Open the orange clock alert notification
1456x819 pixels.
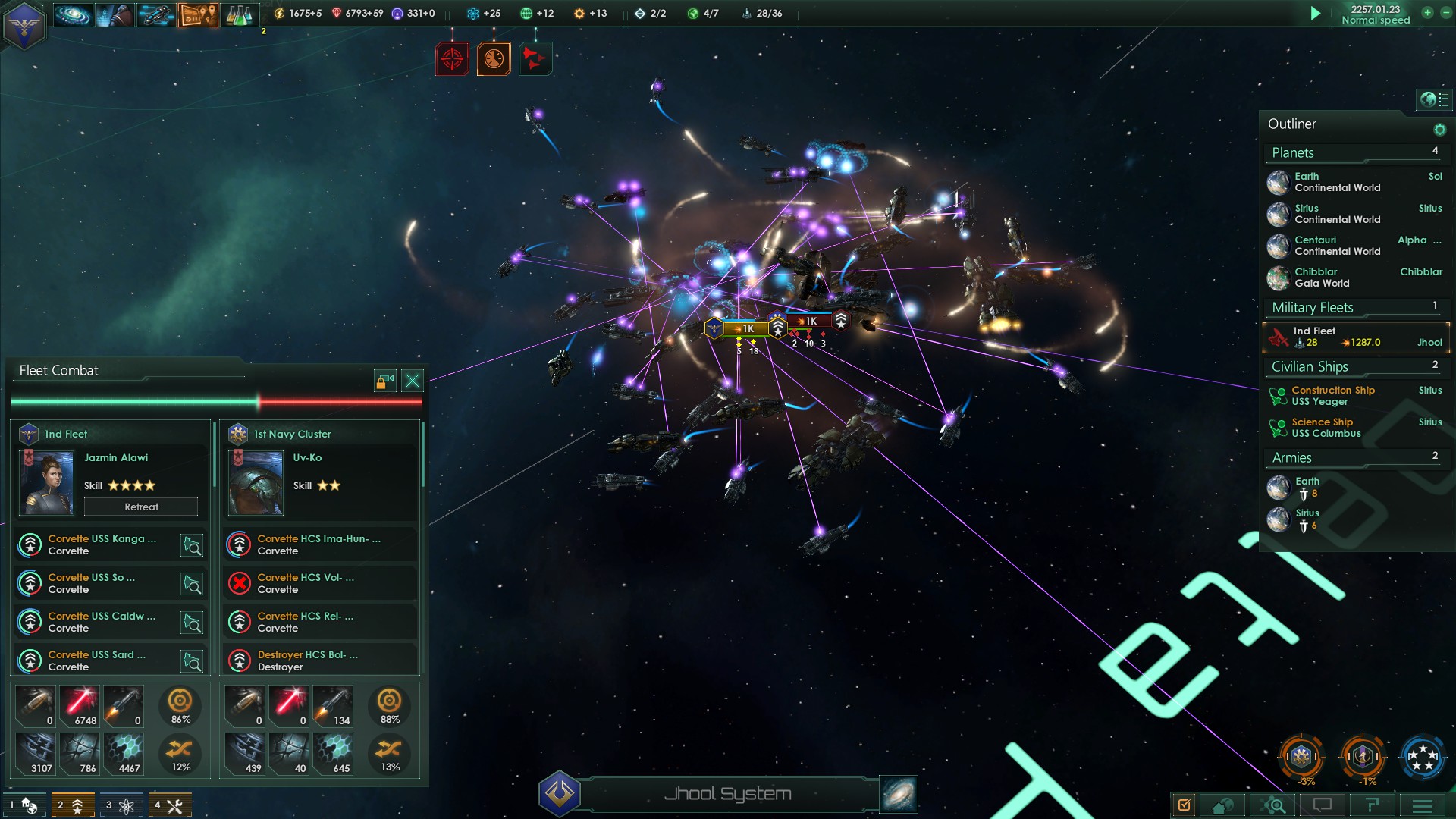click(x=494, y=59)
